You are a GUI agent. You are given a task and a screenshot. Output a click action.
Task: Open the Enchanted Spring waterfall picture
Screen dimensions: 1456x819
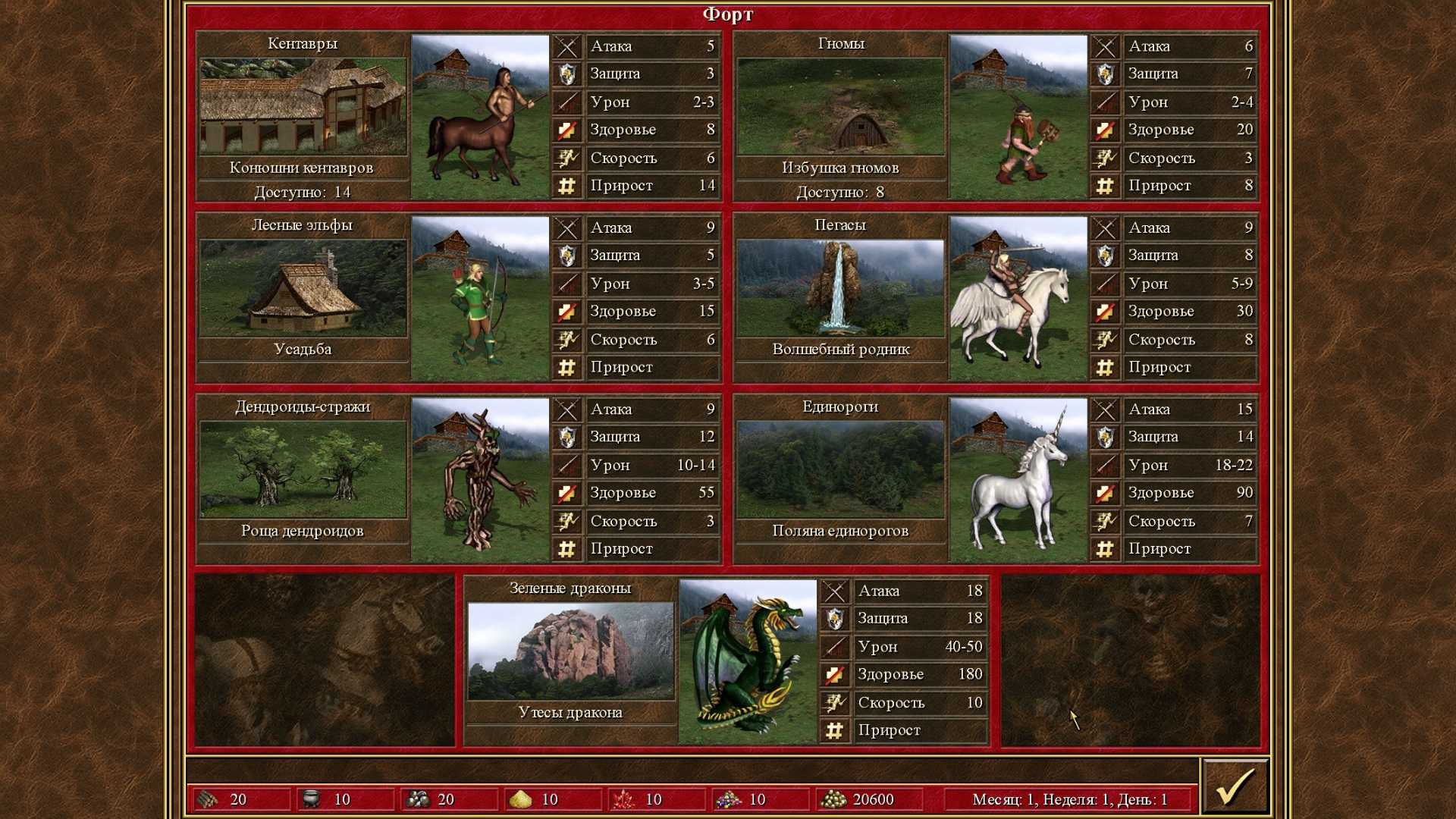pos(840,288)
